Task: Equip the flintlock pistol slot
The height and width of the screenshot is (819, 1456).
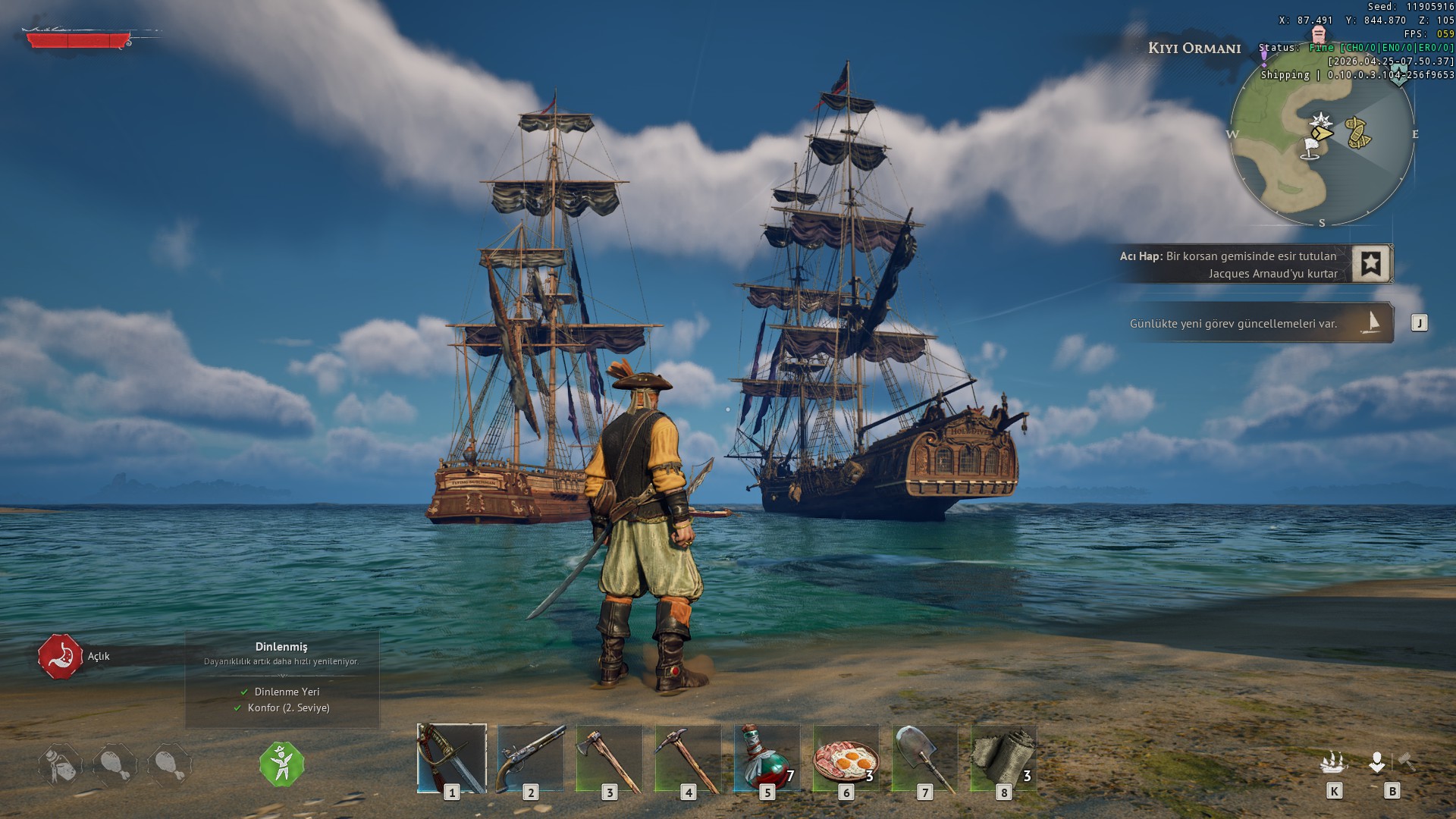Action: coord(531,758)
